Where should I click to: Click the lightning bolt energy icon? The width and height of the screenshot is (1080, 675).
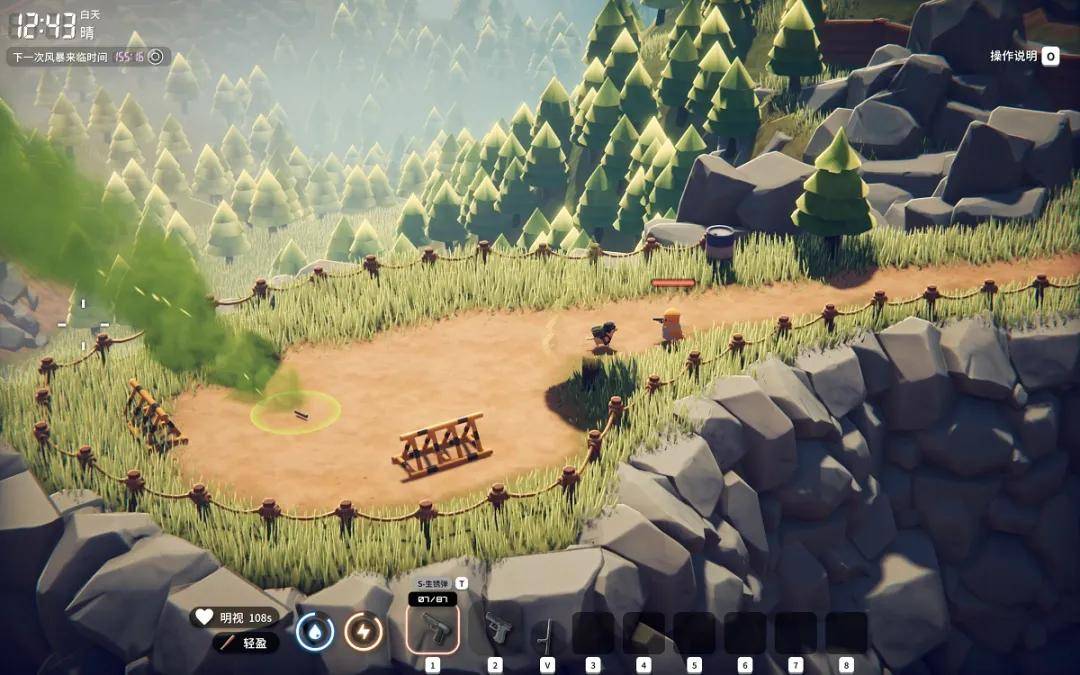(x=363, y=631)
